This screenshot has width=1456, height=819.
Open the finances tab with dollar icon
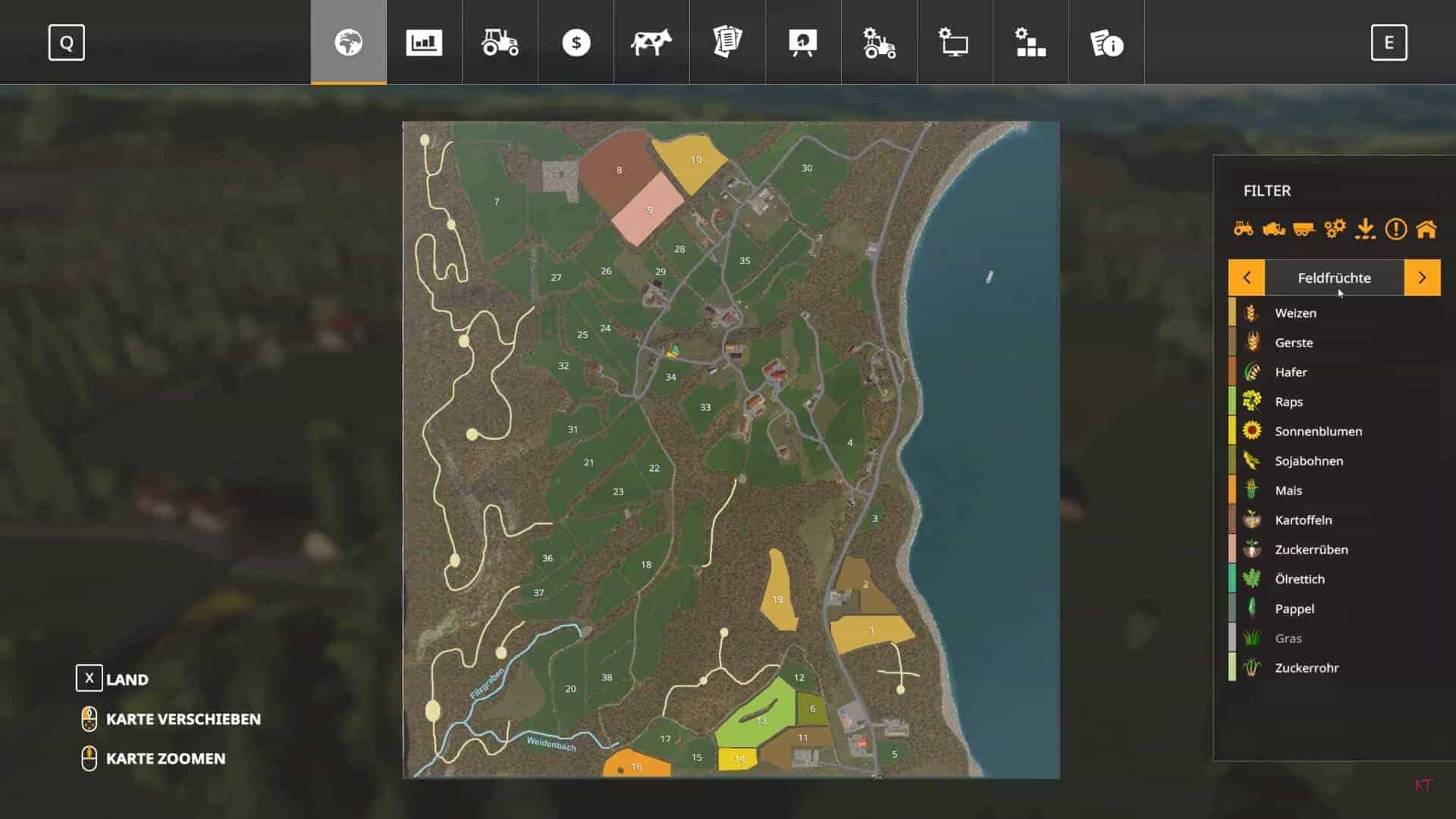pos(576,42)
